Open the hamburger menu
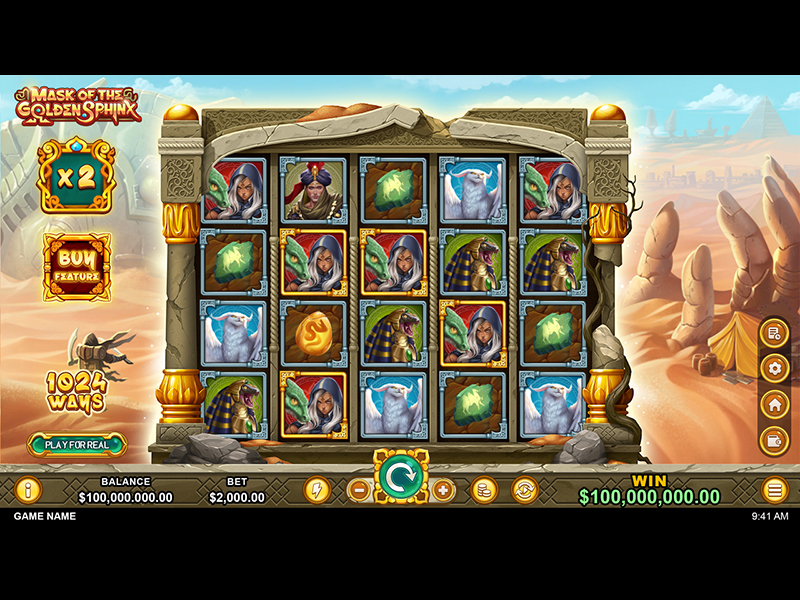 pos(774,490)
